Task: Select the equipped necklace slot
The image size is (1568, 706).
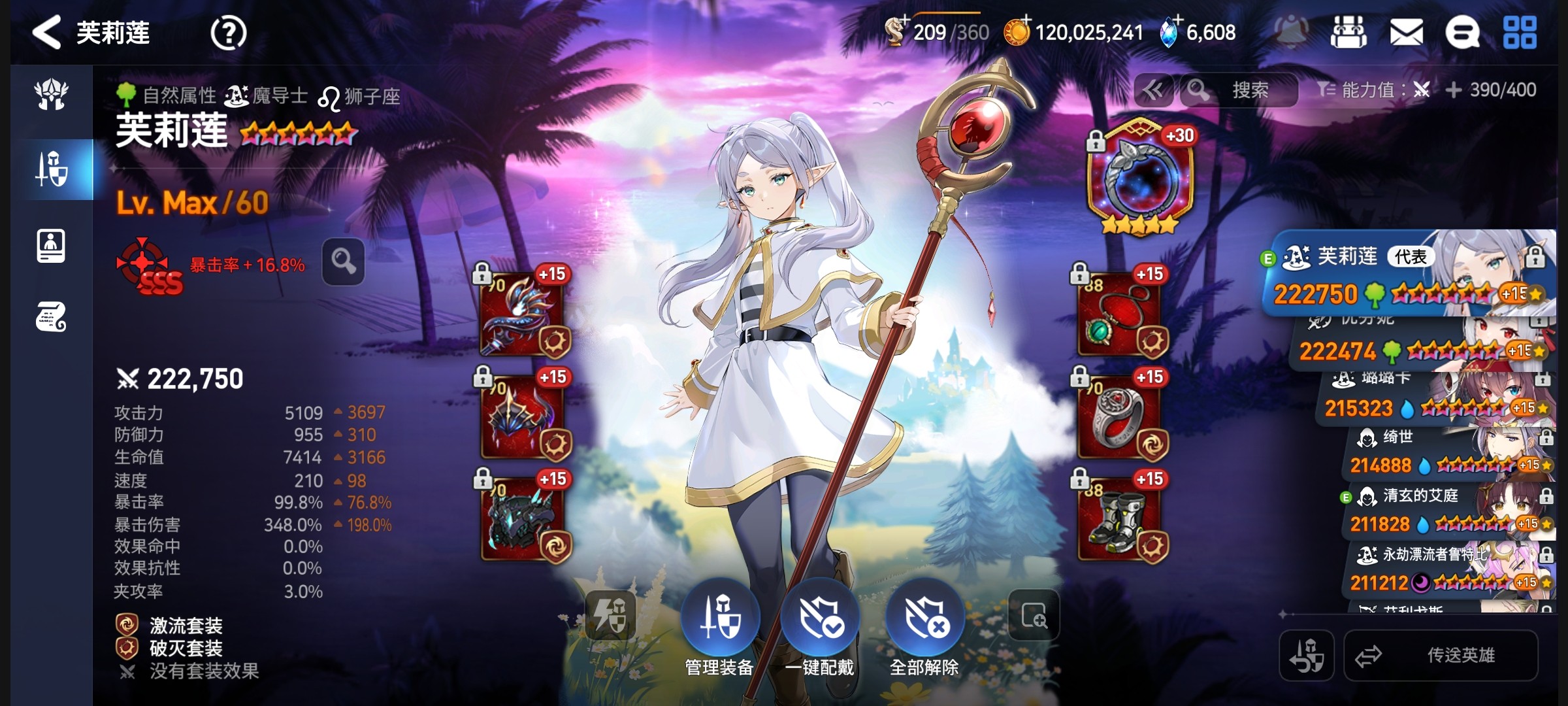Action: pos(1119,315)
